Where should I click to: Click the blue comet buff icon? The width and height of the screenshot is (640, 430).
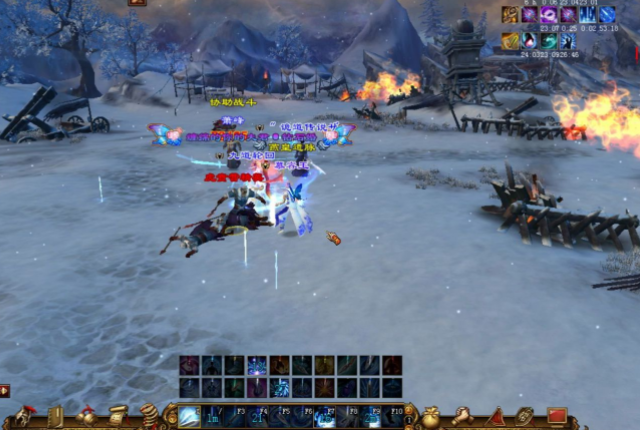coord(607,14)
